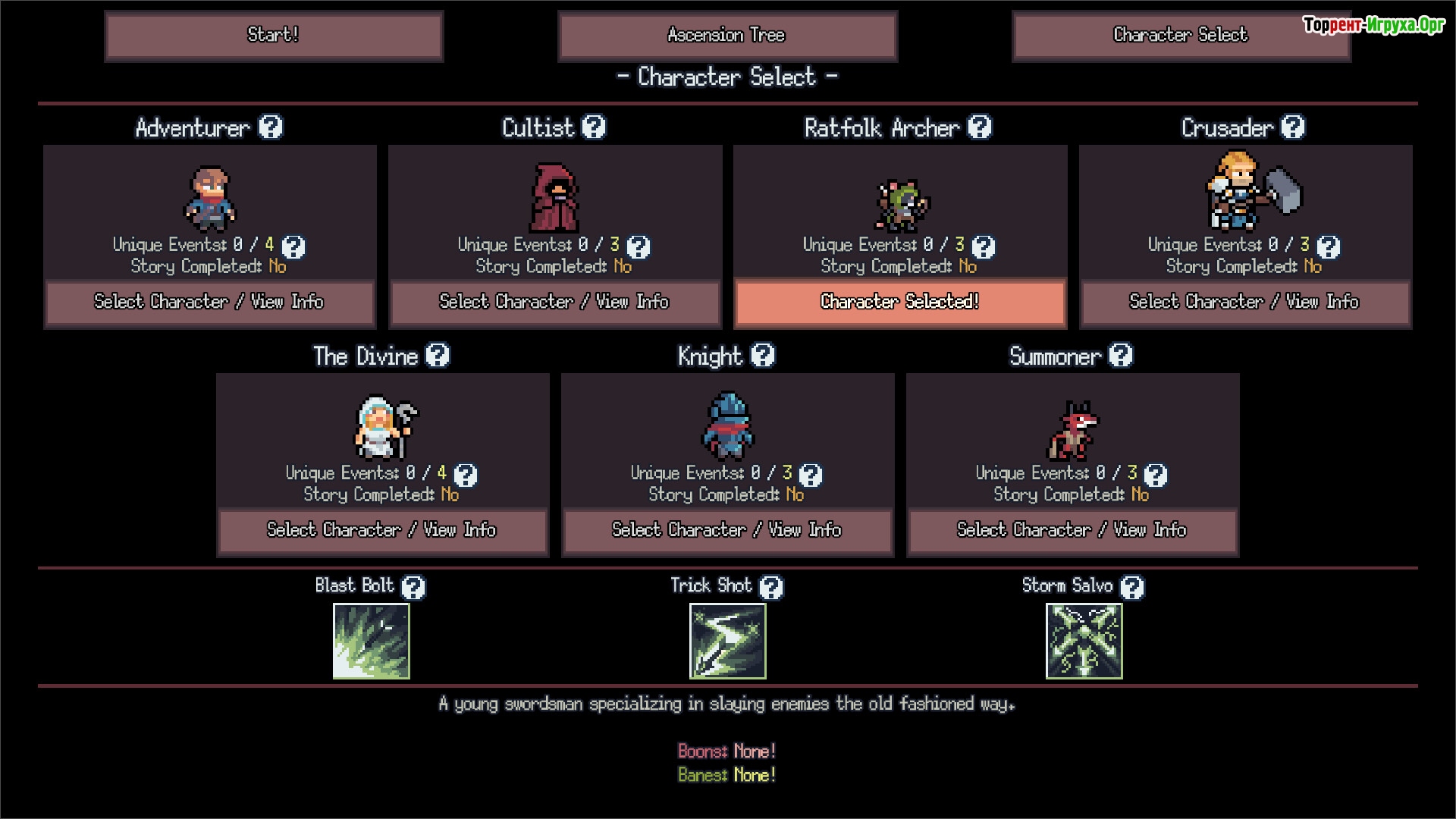The image size is (1456, 819).
Task: Open the question mark next to Summoner title
Action: pos(1121,356)
